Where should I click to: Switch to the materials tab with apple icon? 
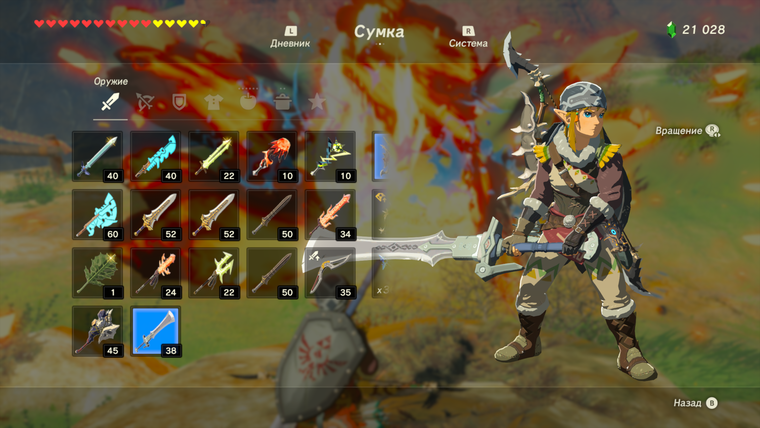248,101
